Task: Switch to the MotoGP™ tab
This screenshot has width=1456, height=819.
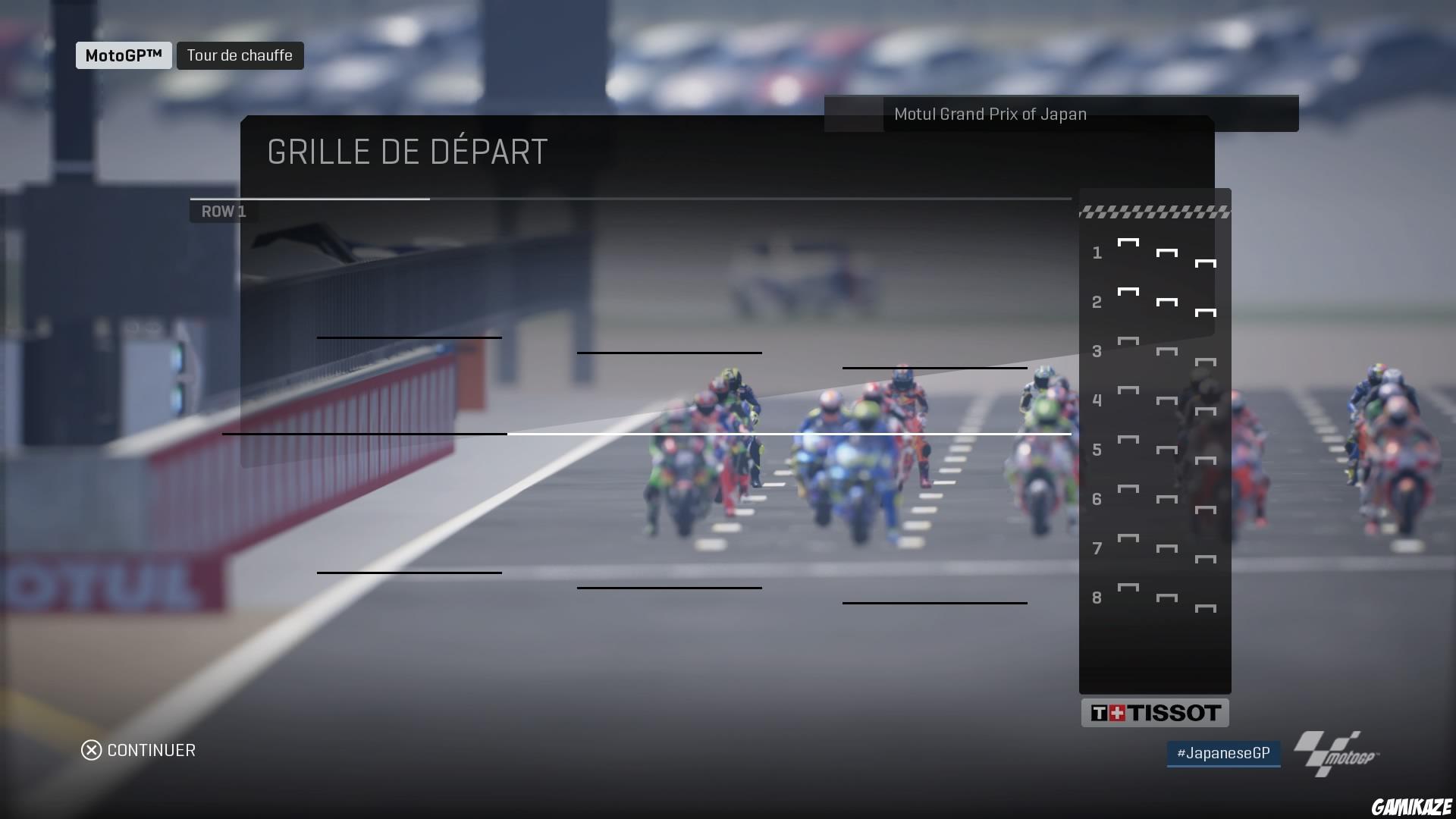Action: [x=123, y=54]
